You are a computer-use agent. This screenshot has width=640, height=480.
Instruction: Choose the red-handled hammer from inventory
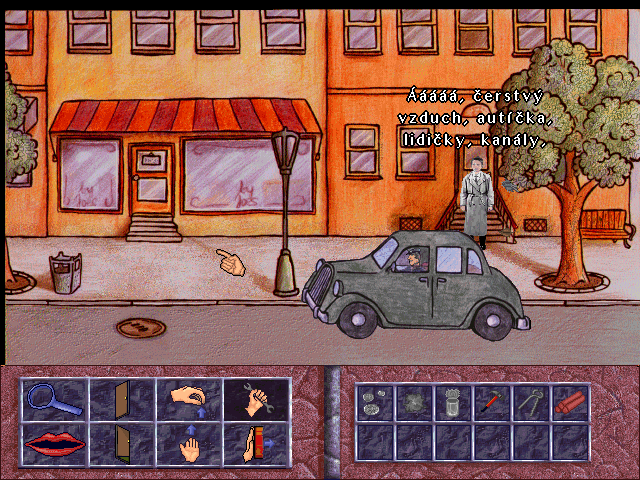[x=492, y=402]
